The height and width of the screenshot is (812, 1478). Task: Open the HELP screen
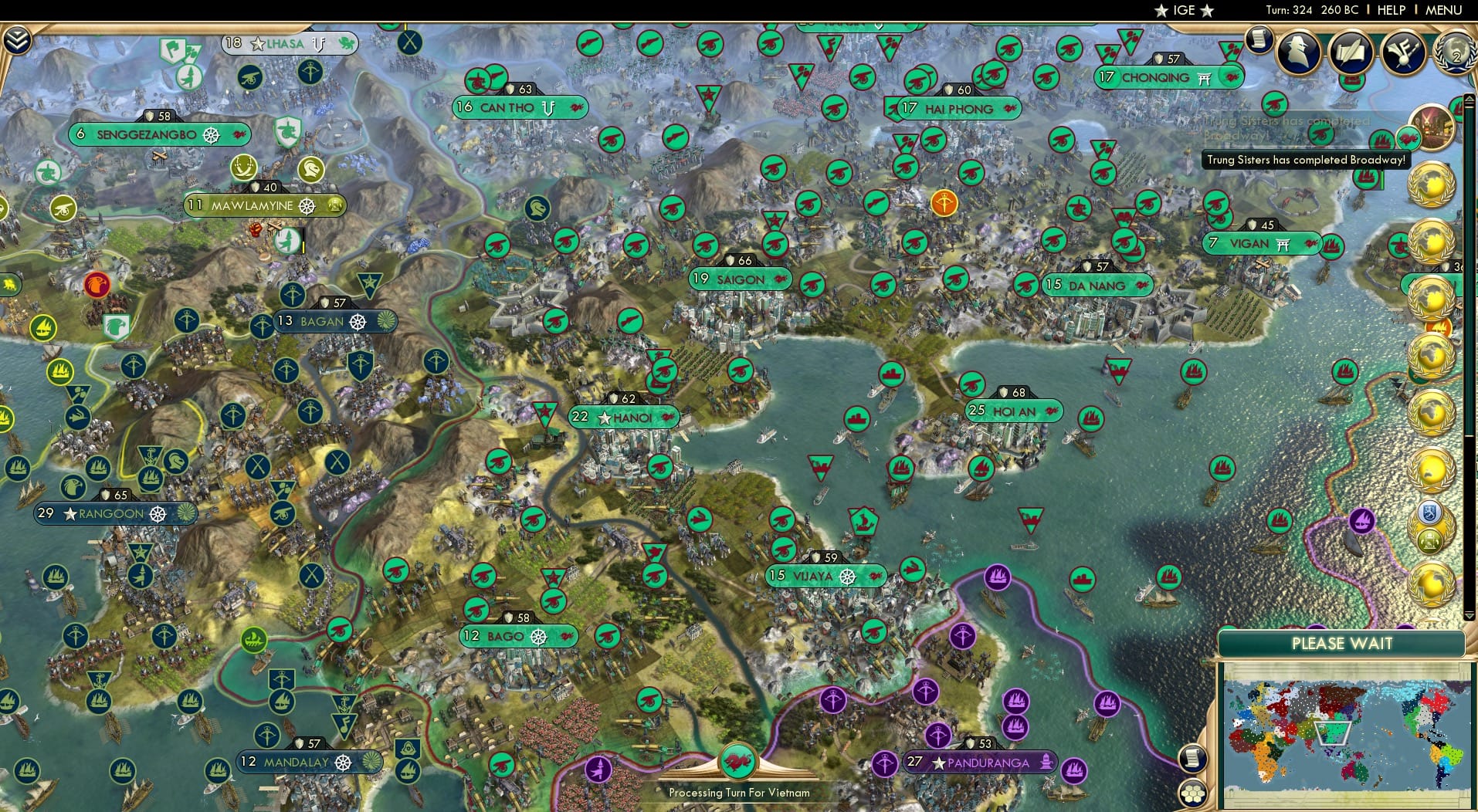(x=1392, y=10)
